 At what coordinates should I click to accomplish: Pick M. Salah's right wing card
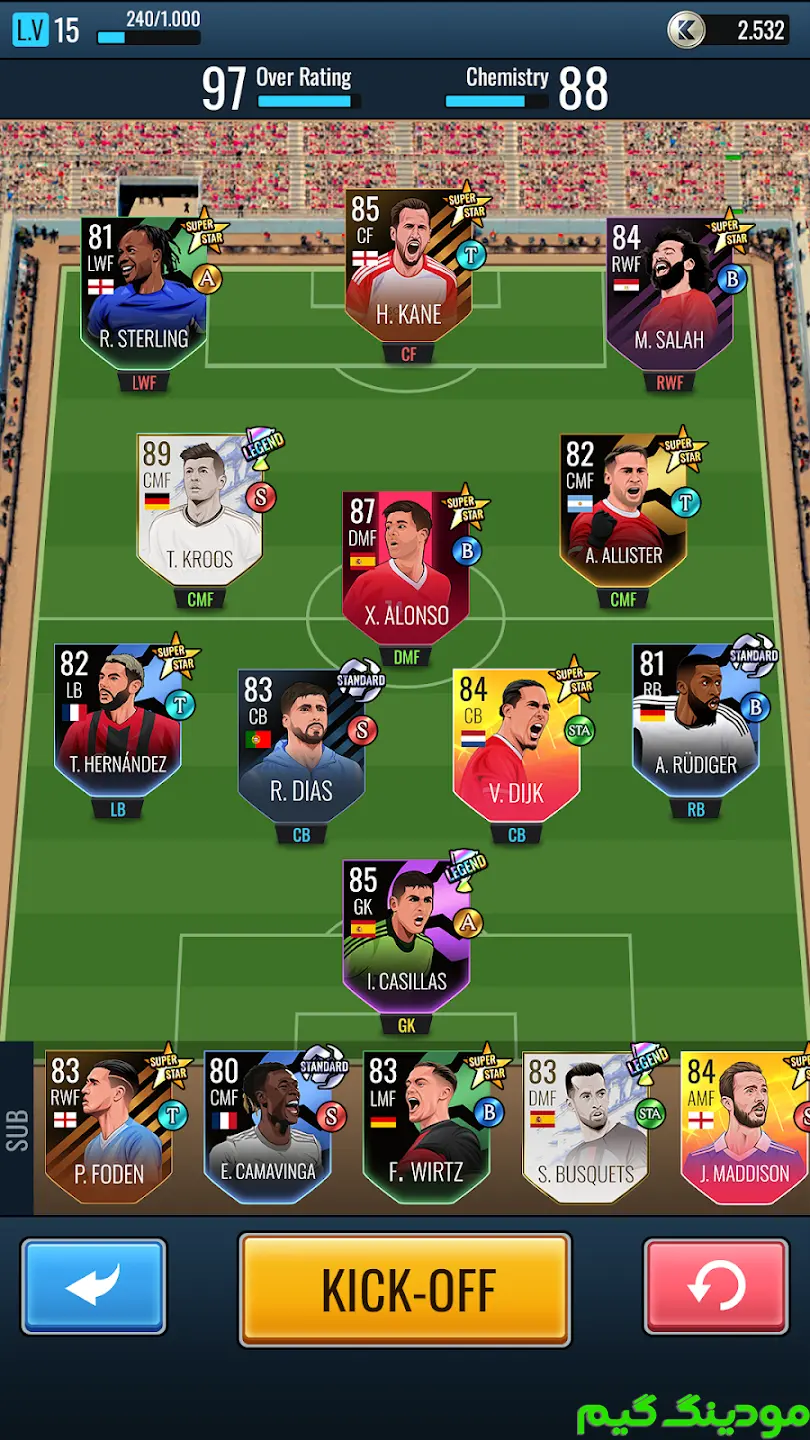668,295
